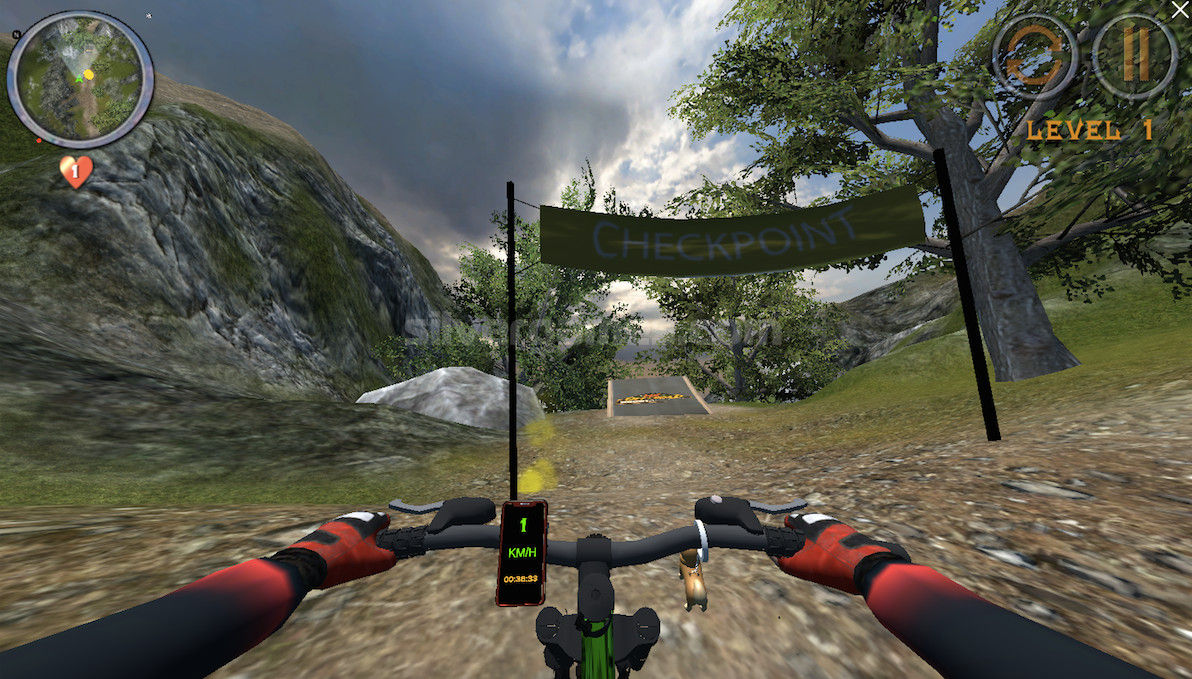
Task: Close the game overlay with the X
Action: tap(1180, 10)
